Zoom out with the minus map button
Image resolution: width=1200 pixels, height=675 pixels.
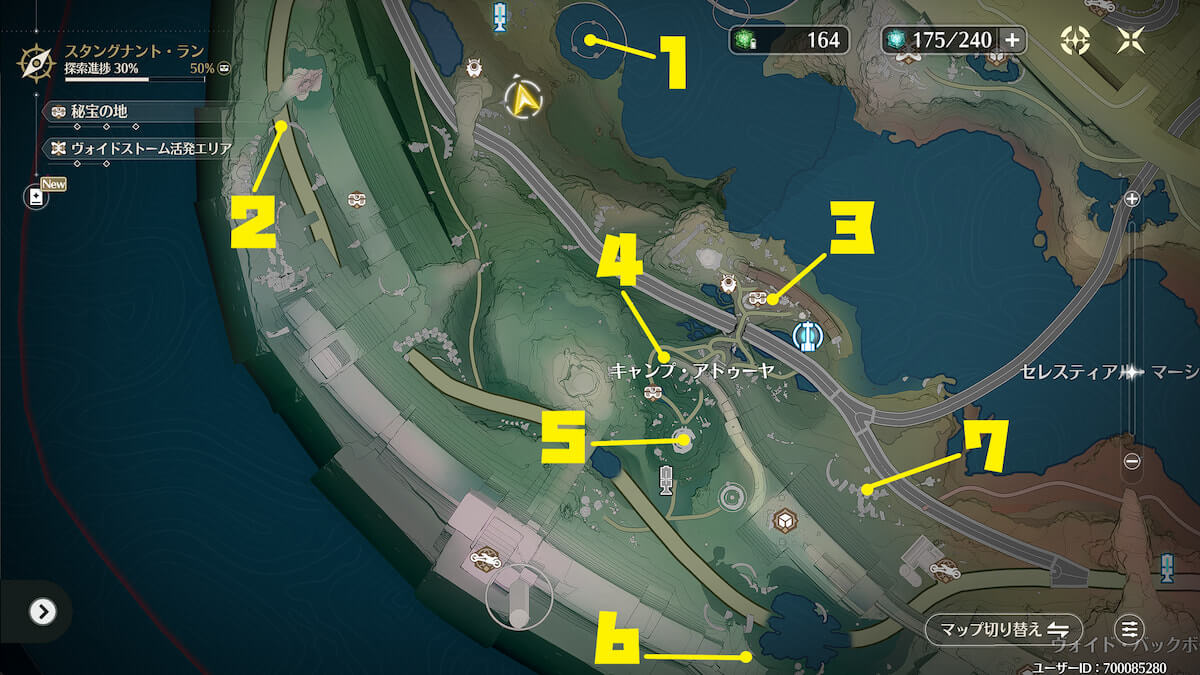[x=1132, y=462]
